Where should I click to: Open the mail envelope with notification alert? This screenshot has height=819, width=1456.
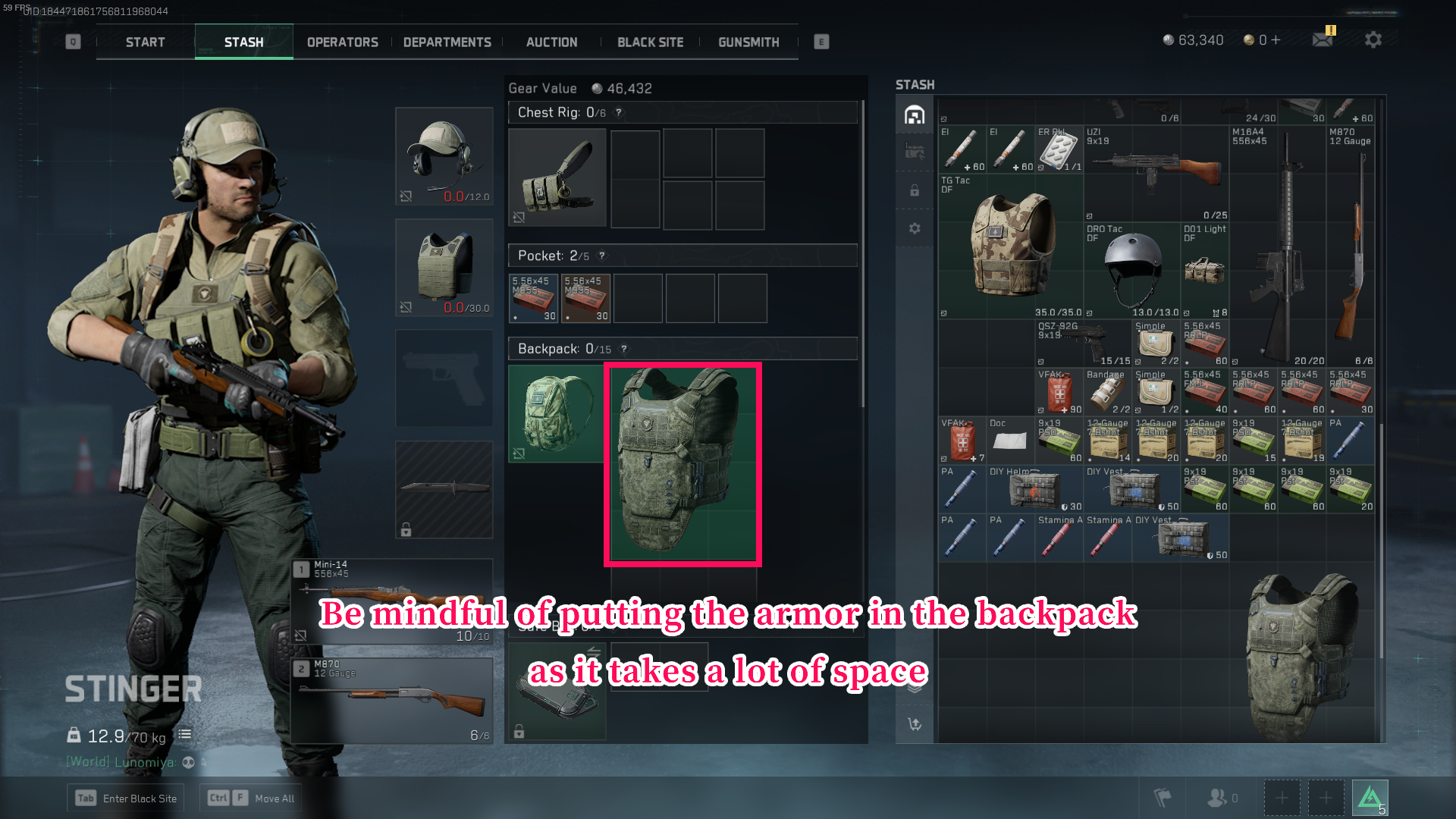[1323, 39]
